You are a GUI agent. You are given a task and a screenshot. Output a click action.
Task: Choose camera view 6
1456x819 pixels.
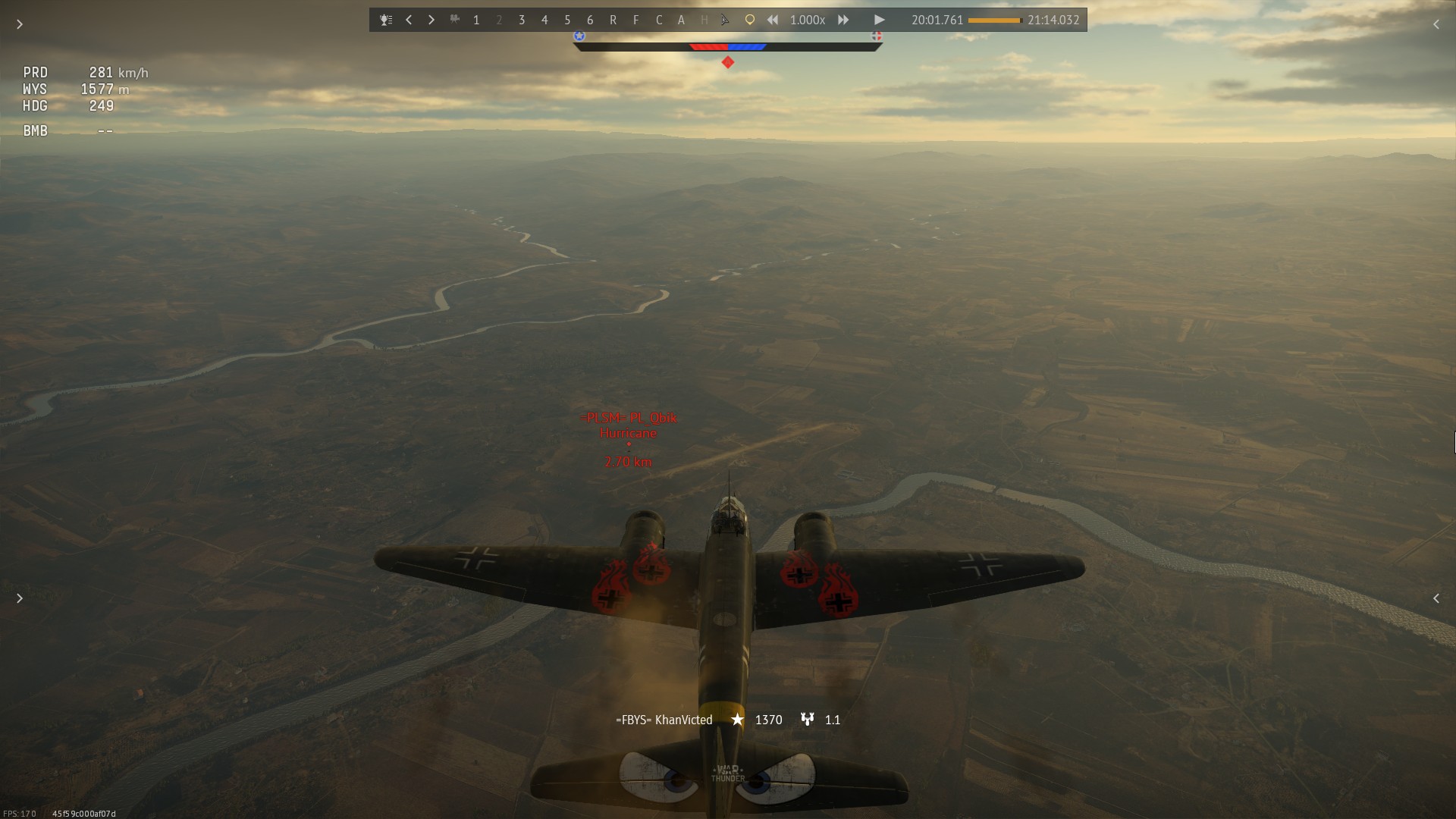[x=590, y=20]
